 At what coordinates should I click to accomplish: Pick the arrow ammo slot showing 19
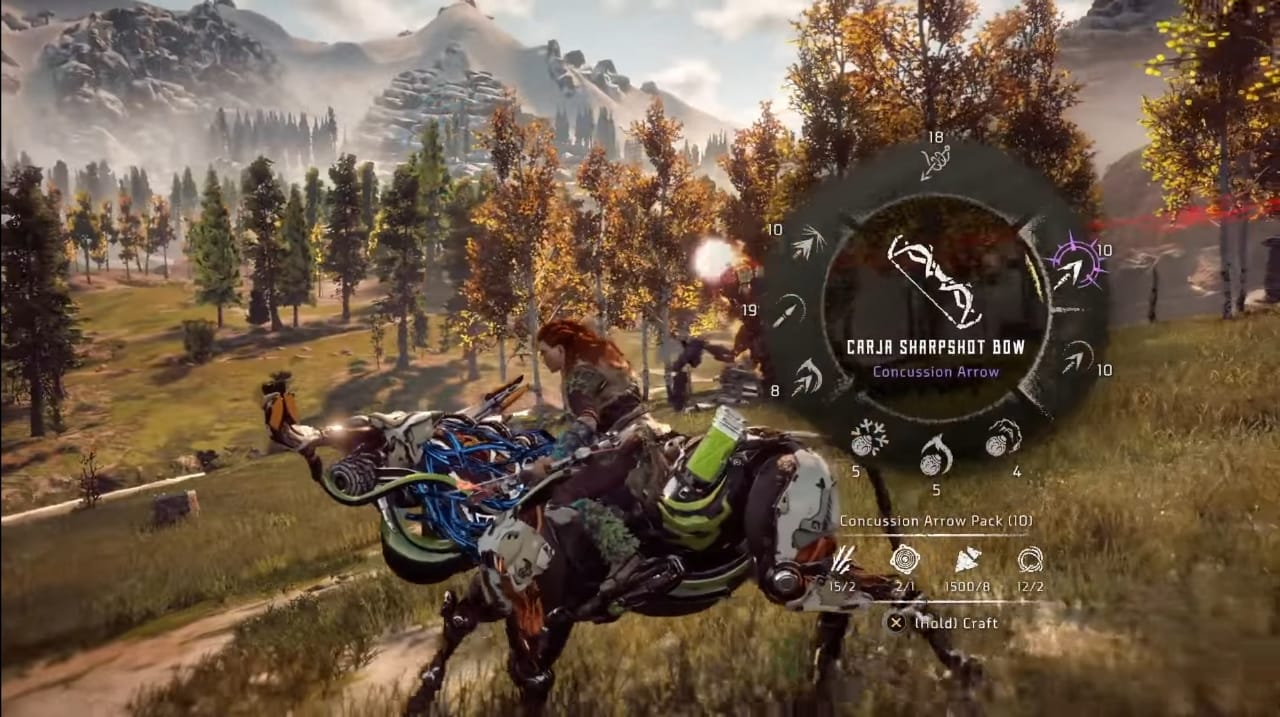pos(788,310)
